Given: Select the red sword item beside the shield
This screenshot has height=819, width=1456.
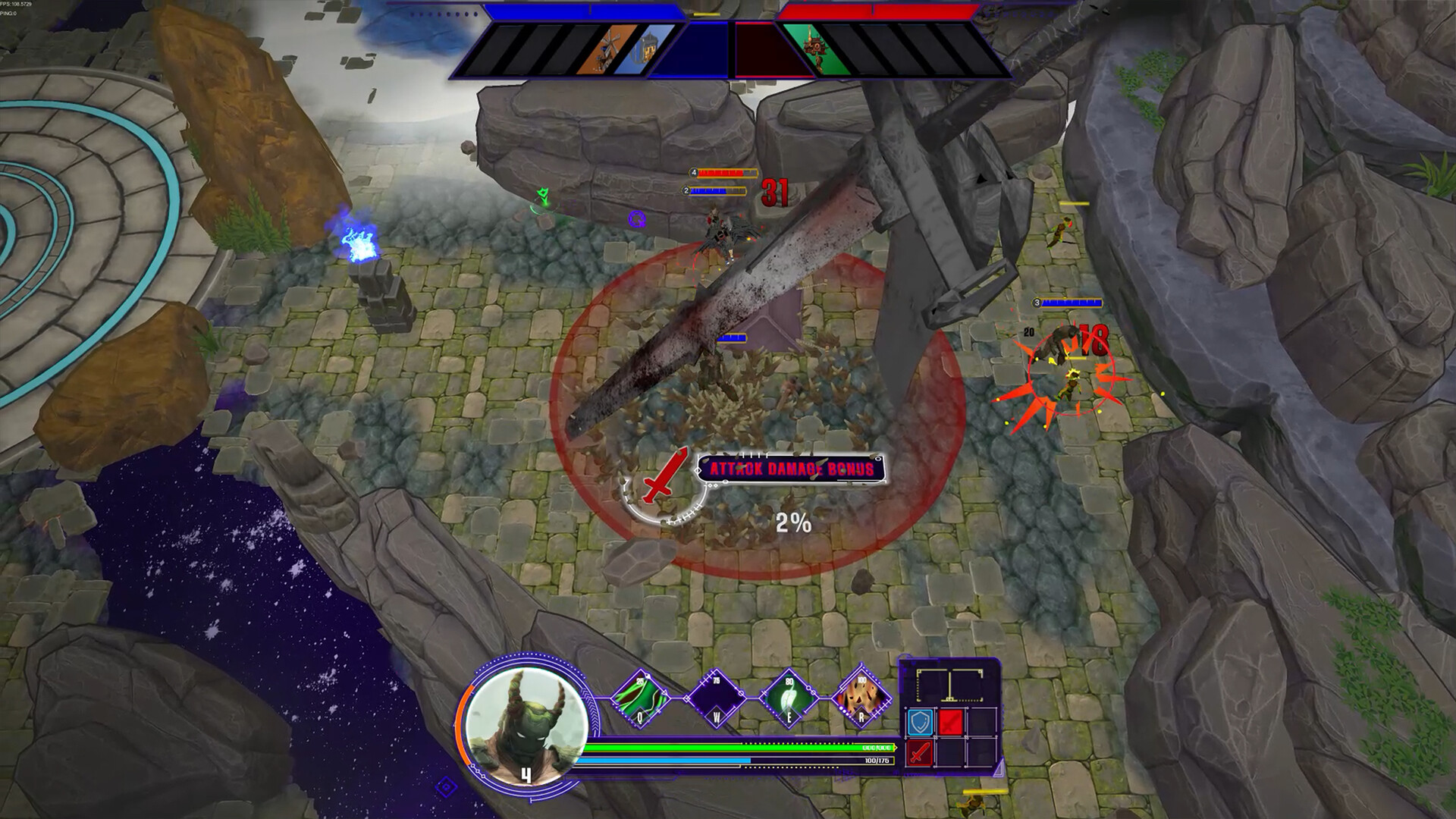Looking at the screenshot, I should [950, 723].
